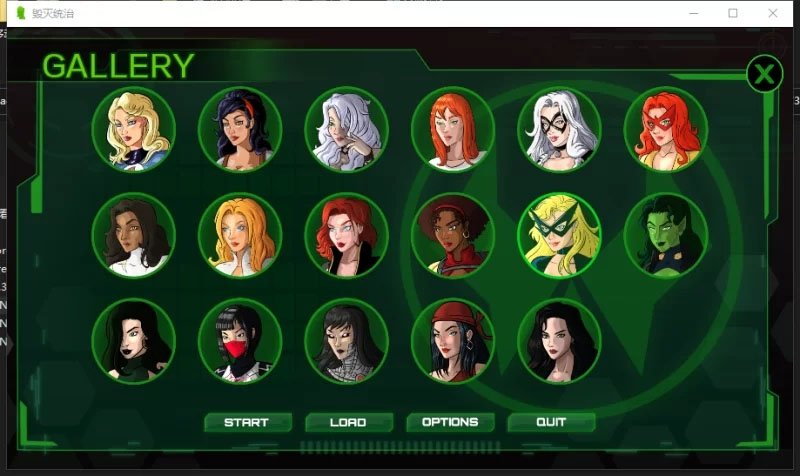This screenshot has width=800, height=476.
Task: Open the long orange-haired unmasked woman portrait
Action: click(453, 129)
